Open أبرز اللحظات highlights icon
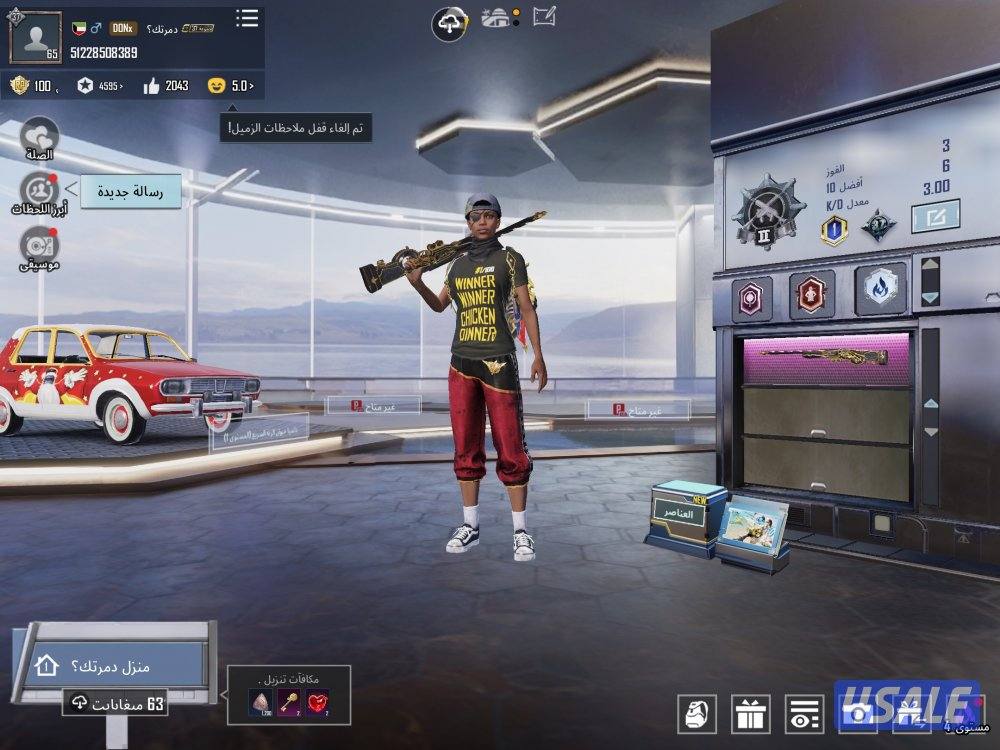This screenshot has height=750, width=1000. pyautogui.click(x=39, y=190)
